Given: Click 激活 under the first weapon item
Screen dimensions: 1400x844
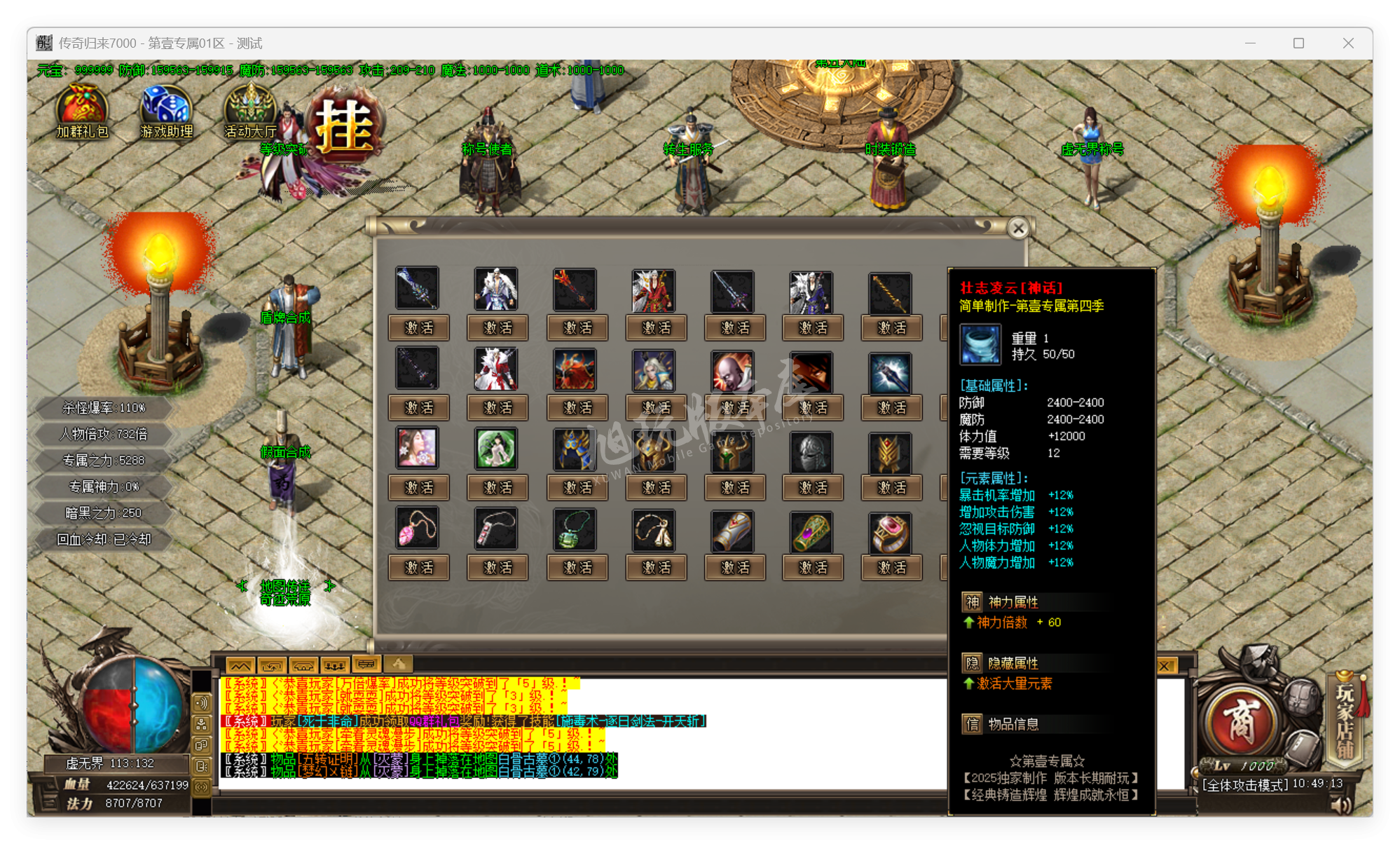Looking at the screenshot, I should pyautogui.click(x=418, y=327).
